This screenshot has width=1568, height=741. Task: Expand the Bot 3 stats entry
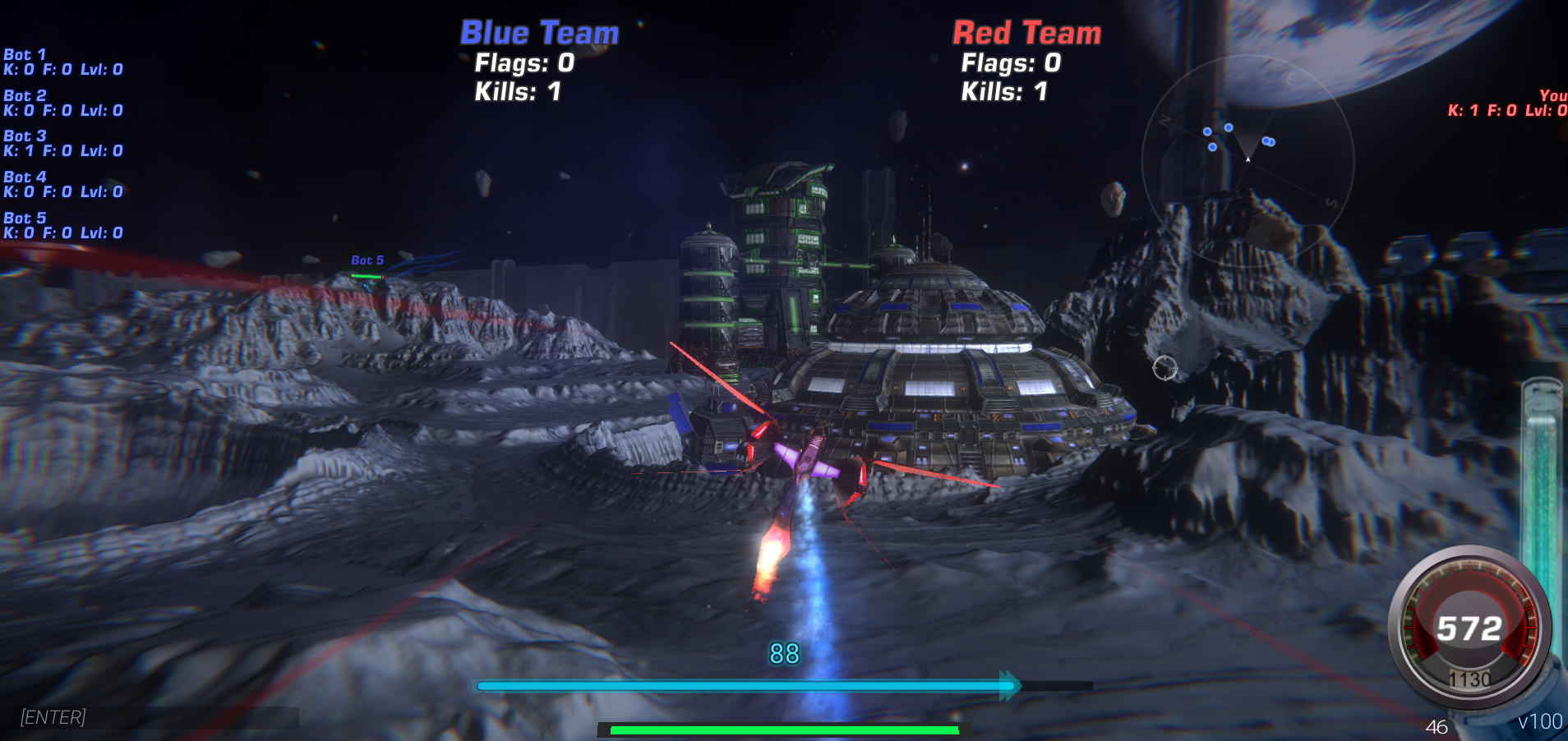click(62, 143)
